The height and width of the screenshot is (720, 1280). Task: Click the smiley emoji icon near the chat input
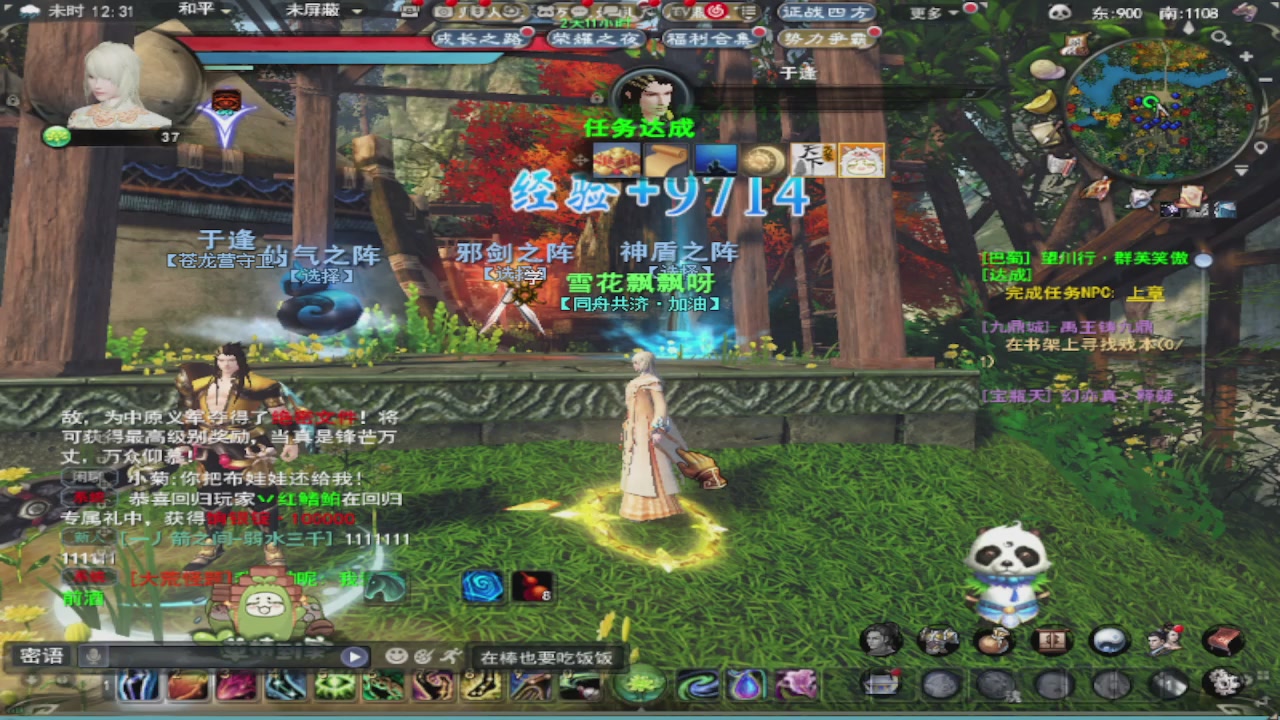tap(397, 655)
